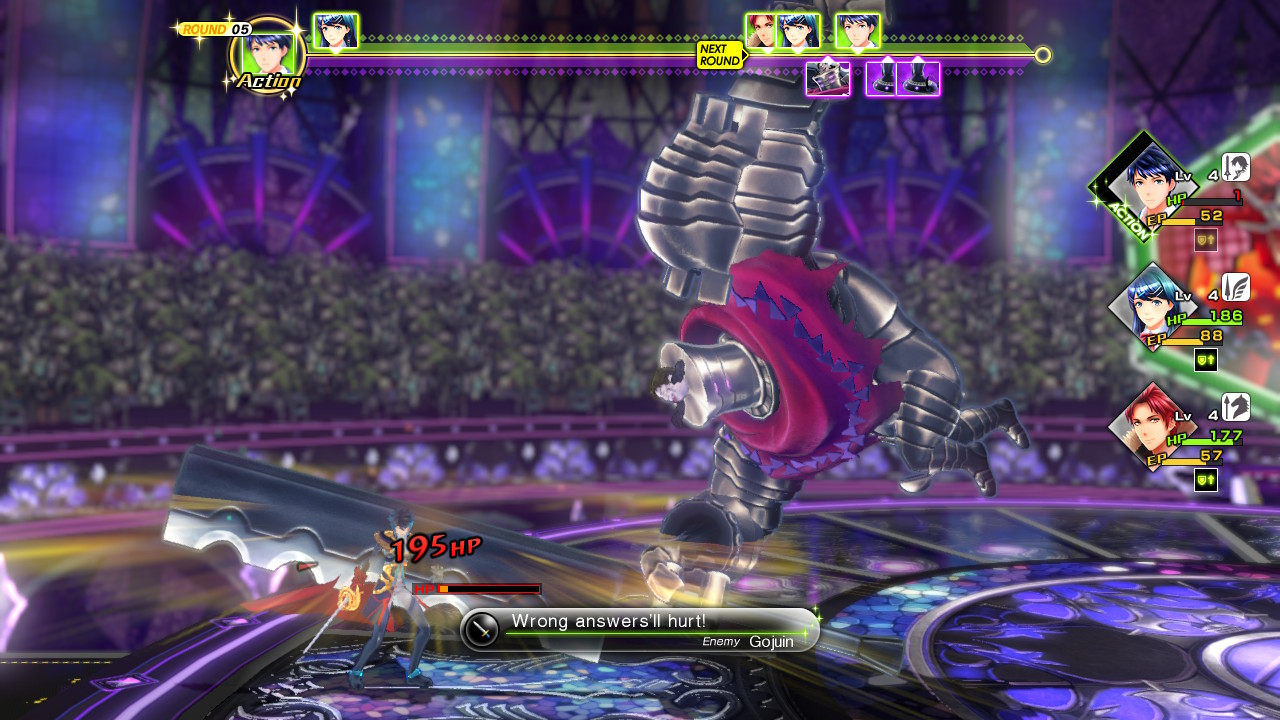
Task: Select the red-haired ally's turn on the timeline
Action: [760, 31]
